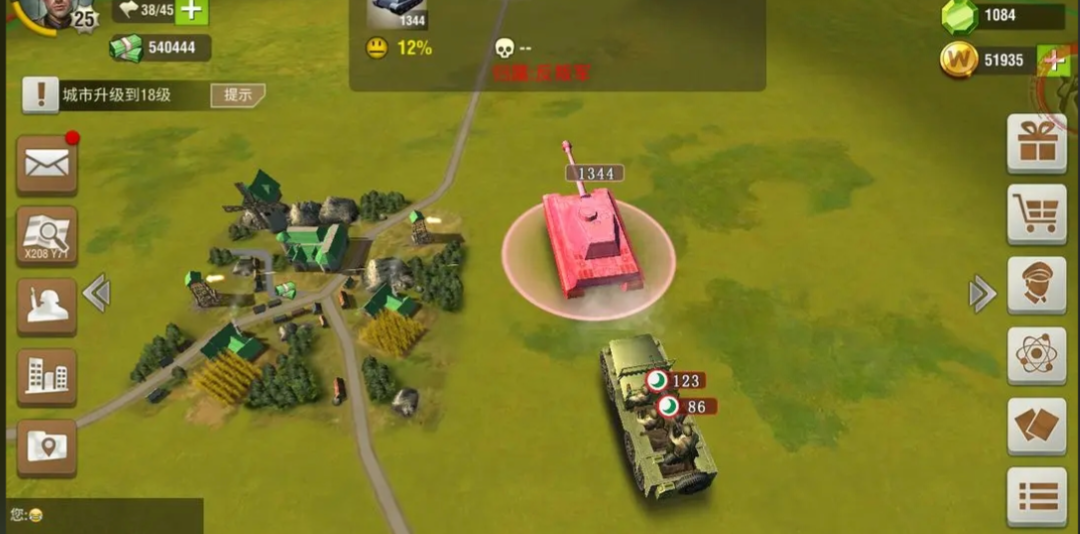The width and height of the screenshot is (1080, 534).
Task: Open the mail inbox envelope
Action: point(47,164)
